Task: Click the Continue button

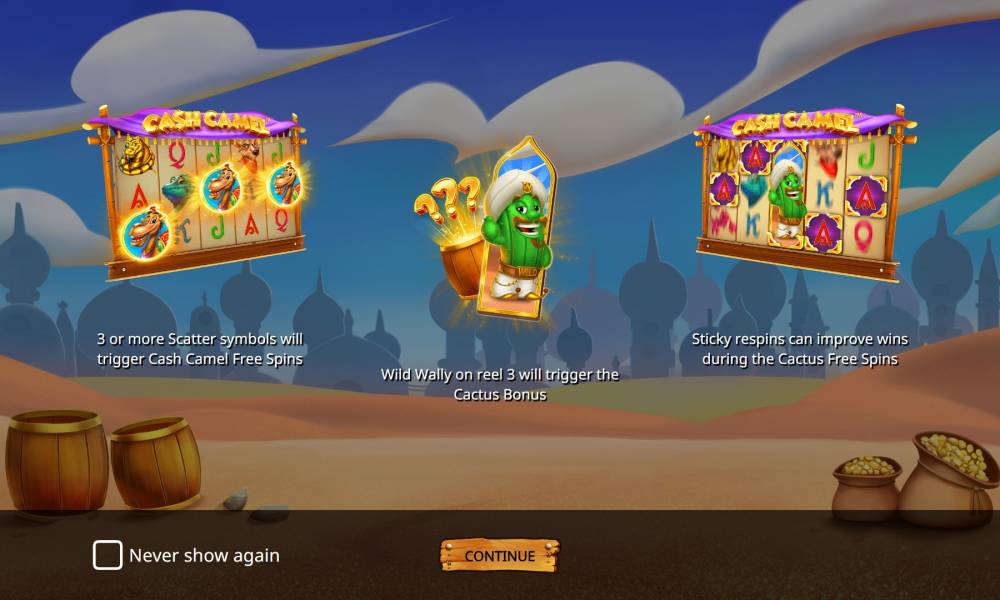Action: tap(499, 556)
